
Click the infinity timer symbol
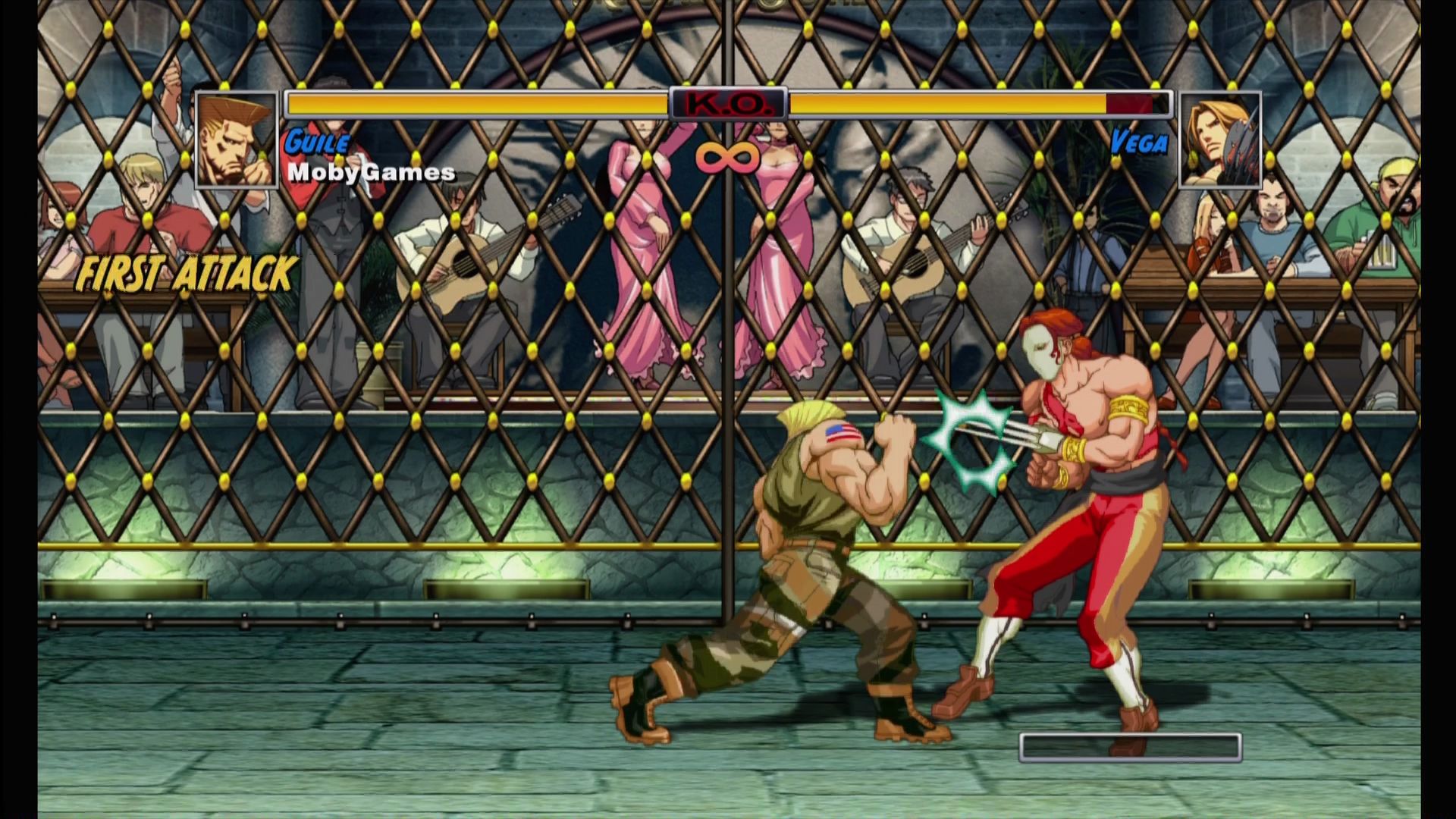click(726, 156)
